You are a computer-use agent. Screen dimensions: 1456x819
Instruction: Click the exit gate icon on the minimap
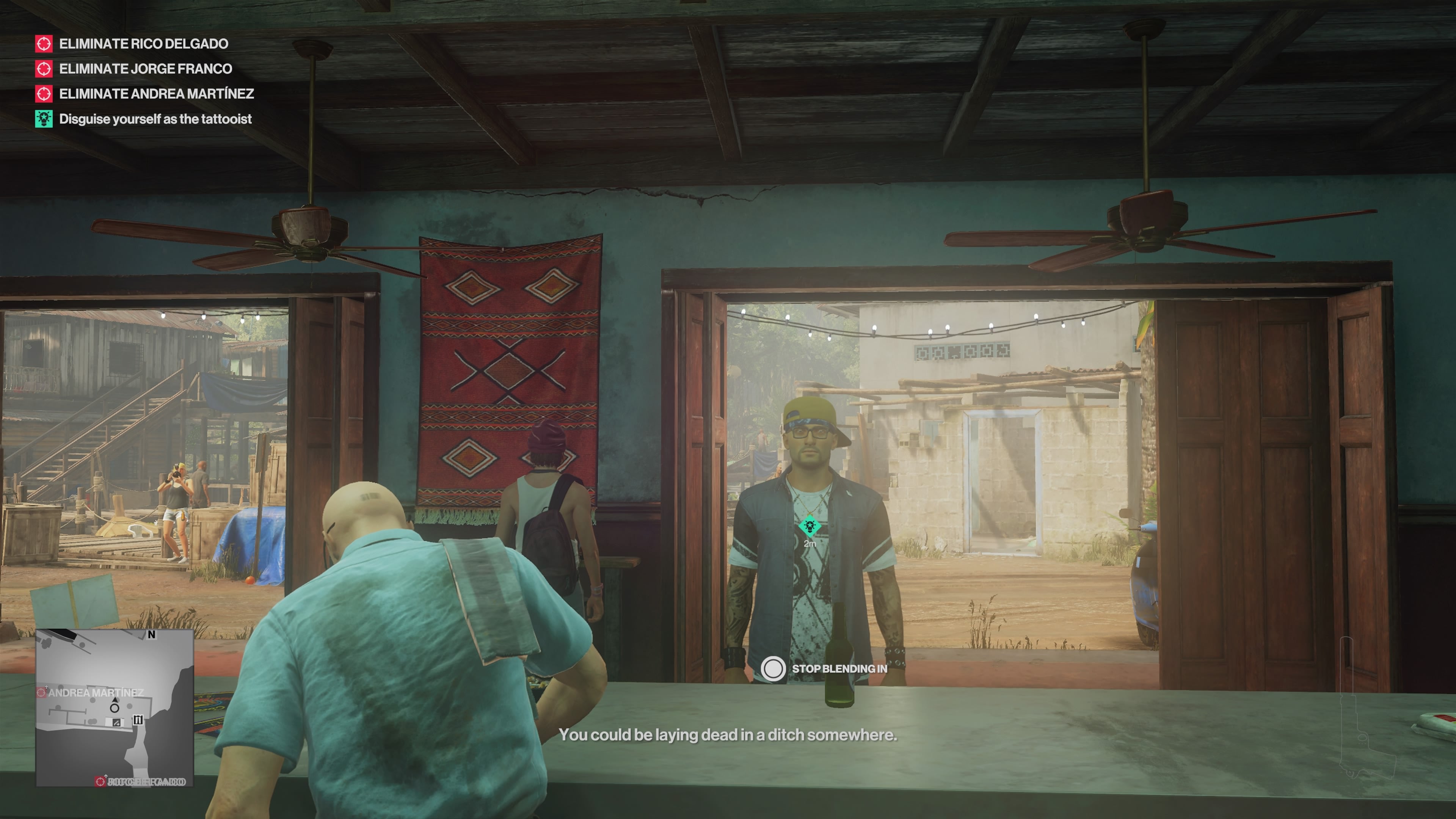(x=138, y=720)
